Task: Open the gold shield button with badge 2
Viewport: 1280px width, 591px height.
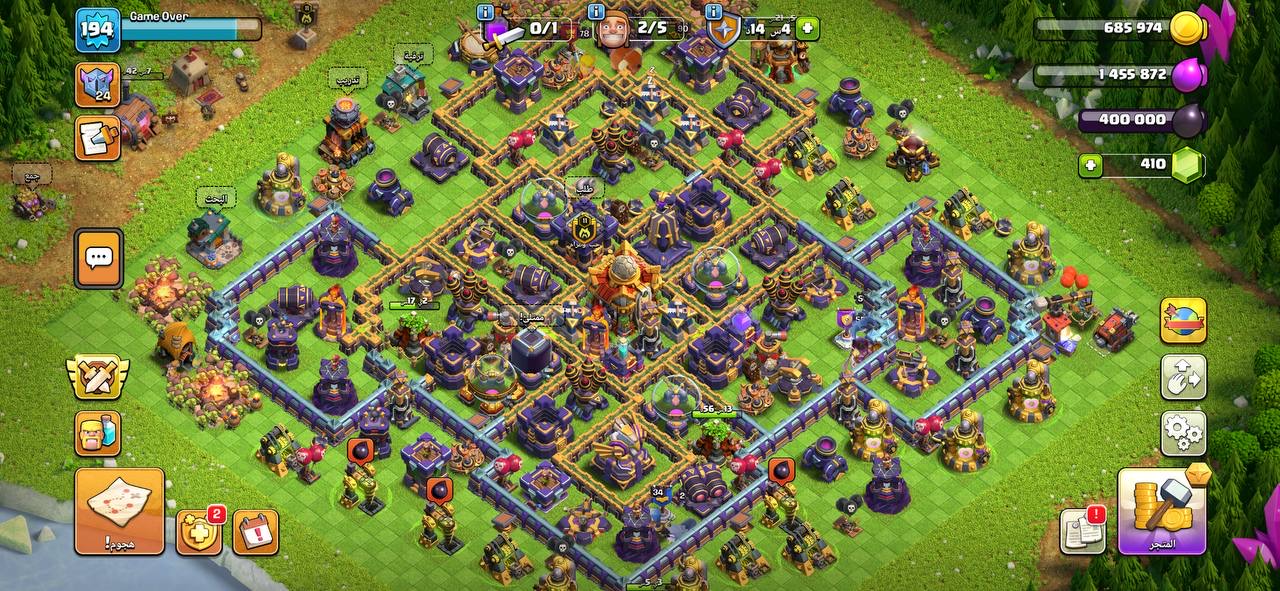Action: point(198,532)
